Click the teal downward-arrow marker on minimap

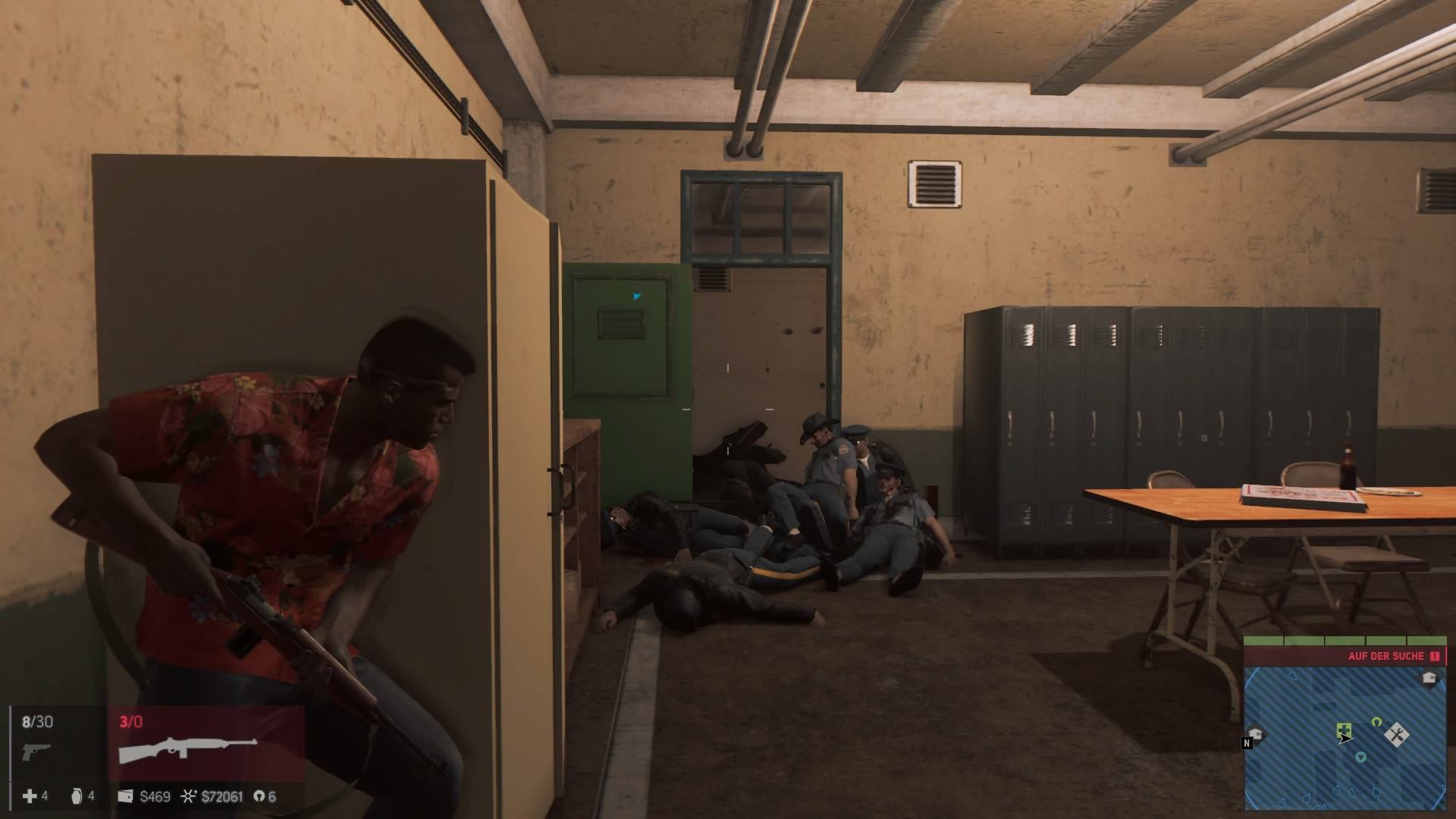tap(1361, 756)
